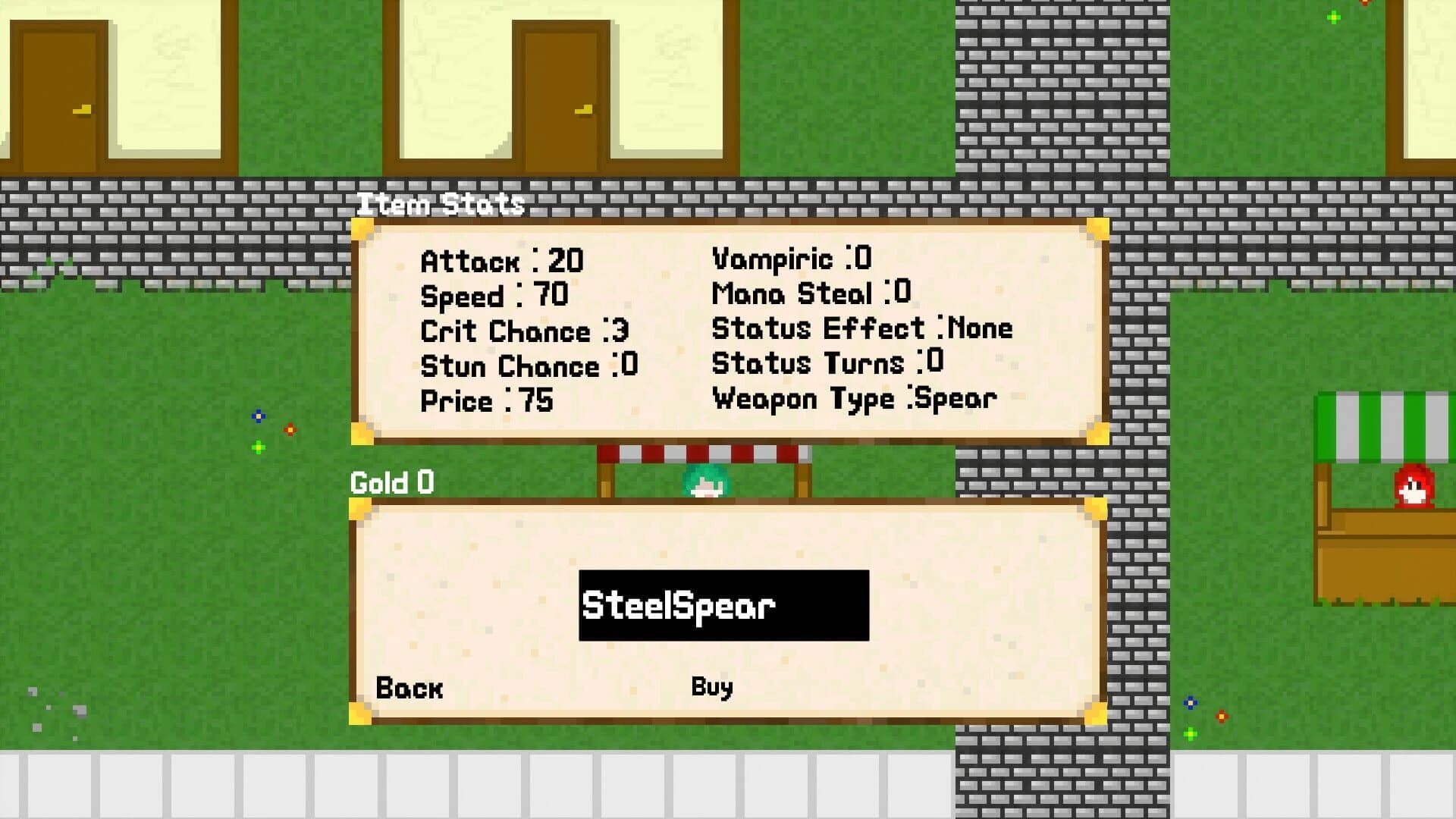Click the Item Stats panel title
This screenshot has height=819, width=1456.
(441, 203)
